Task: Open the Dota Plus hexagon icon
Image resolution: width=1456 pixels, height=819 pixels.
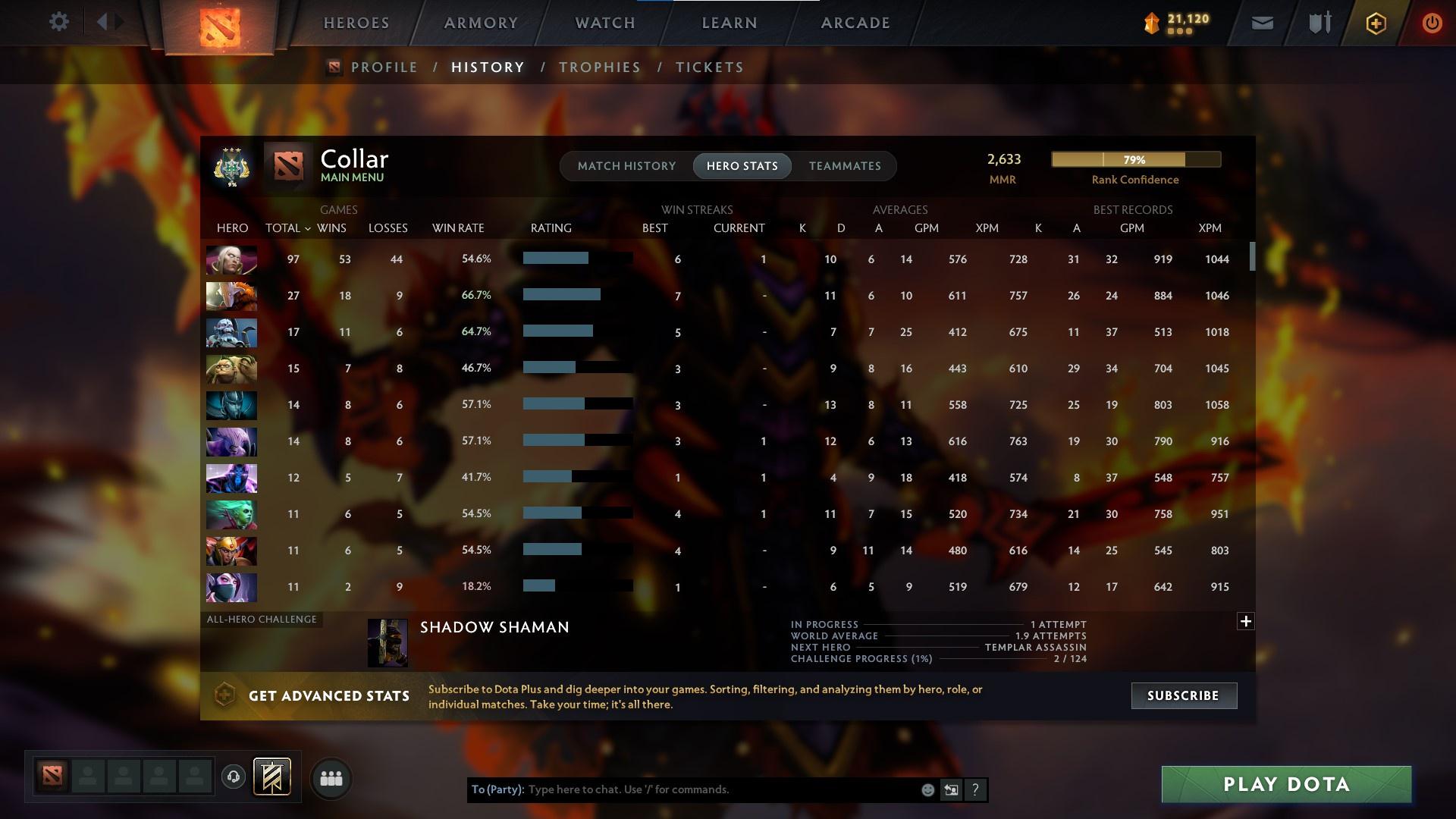Action: (x=1375, y=23)
